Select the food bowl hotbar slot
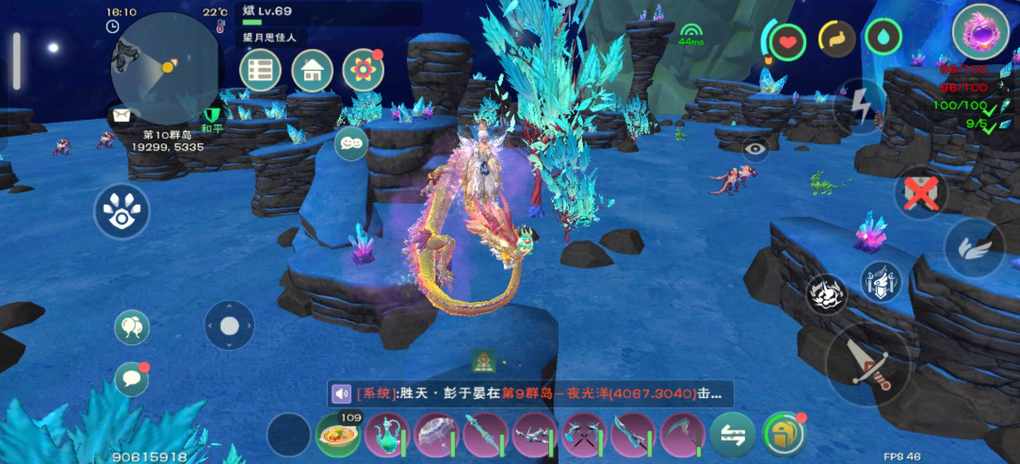 (x=339, y=436)
